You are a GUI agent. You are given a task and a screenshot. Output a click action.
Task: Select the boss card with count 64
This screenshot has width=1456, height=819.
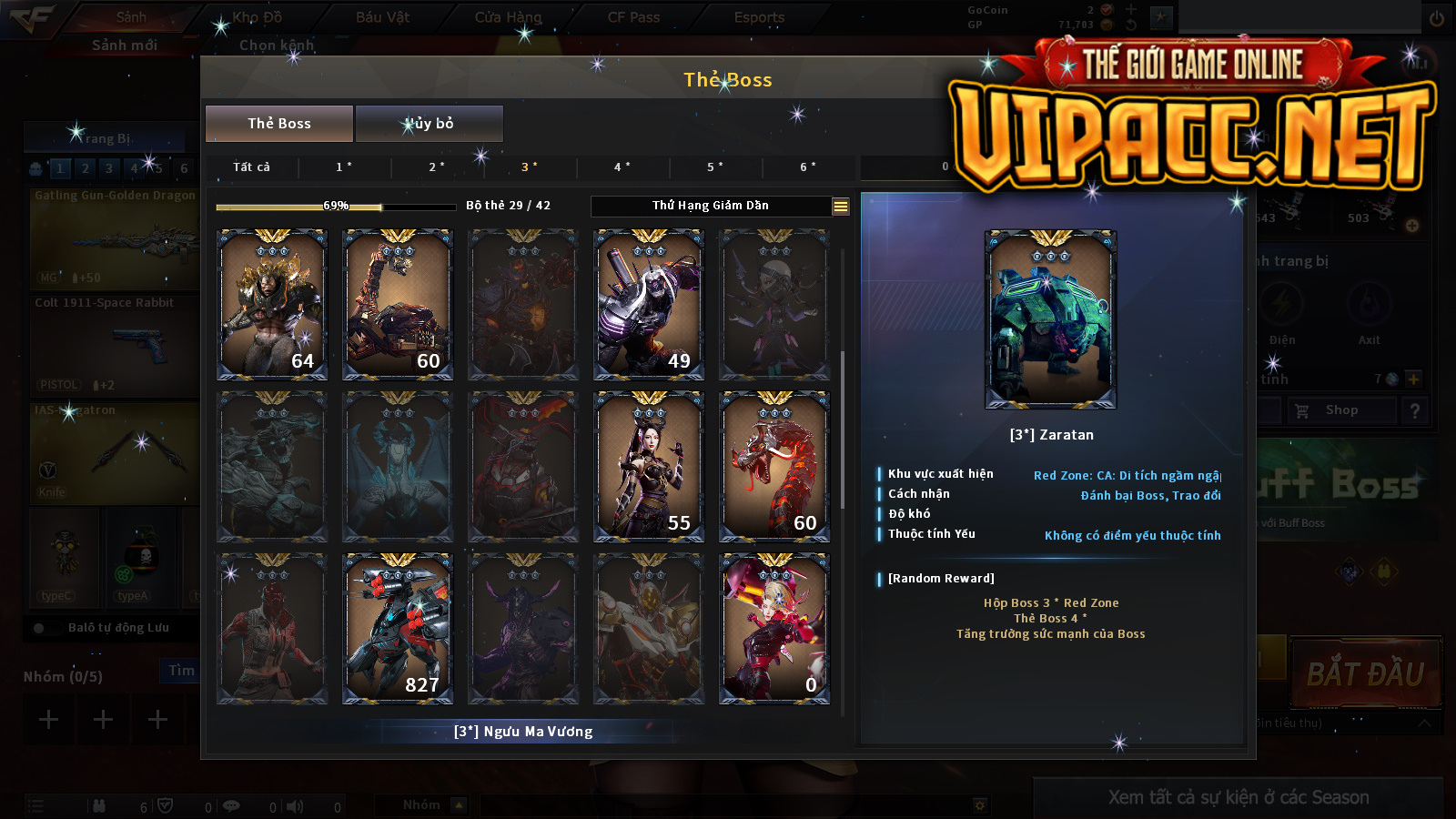click(x=272, y=305)
